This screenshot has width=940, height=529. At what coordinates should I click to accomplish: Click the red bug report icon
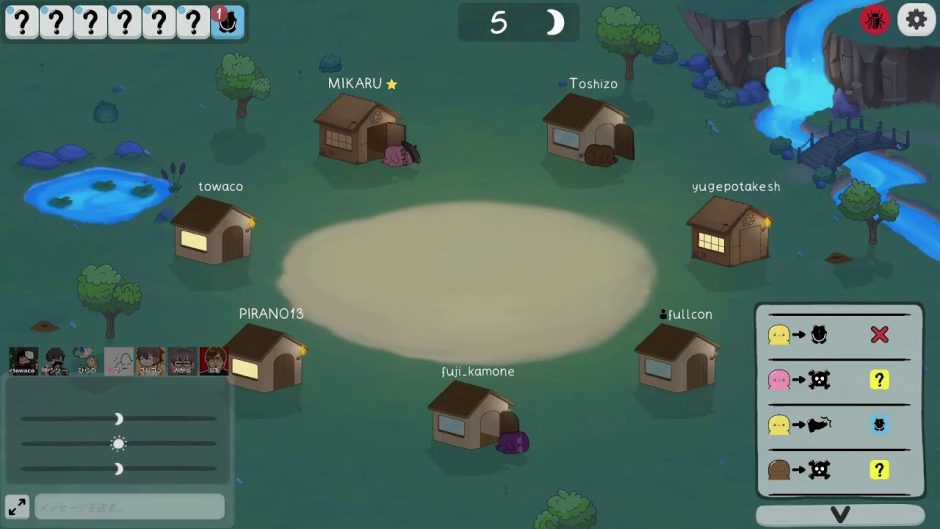(x=875, y=20)
